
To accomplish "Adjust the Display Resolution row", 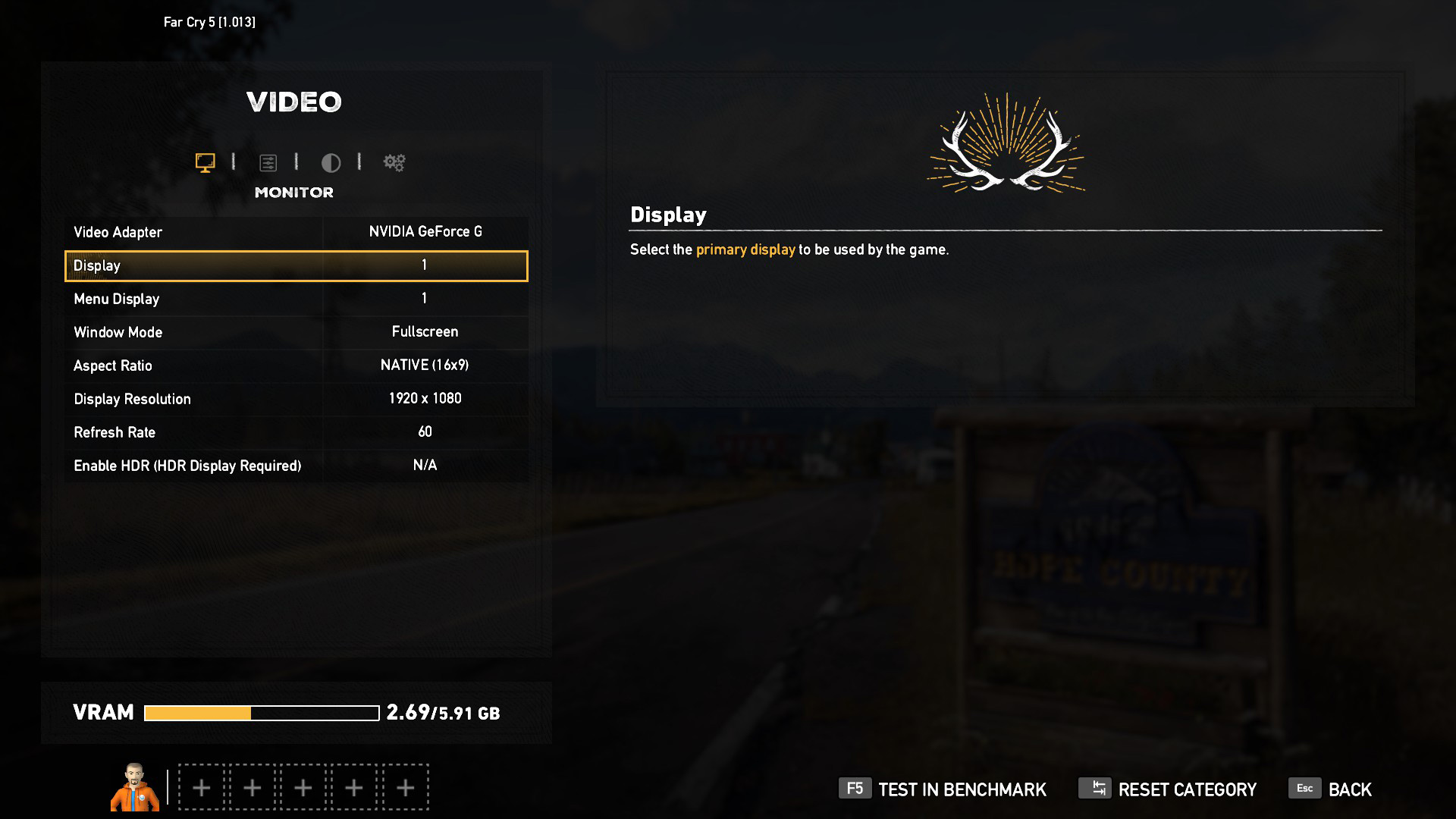I will point(296,399).
